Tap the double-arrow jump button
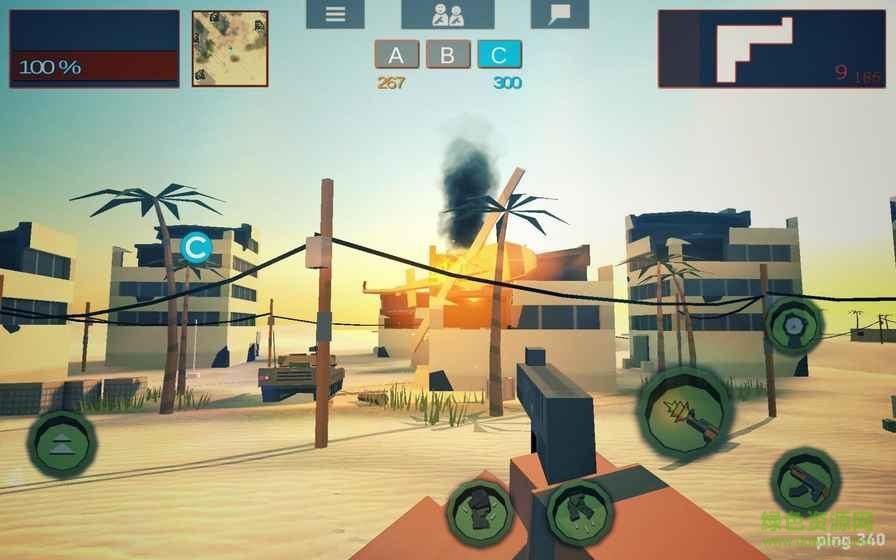Viewport: 896px width, 560px height. tap(61, 443)
